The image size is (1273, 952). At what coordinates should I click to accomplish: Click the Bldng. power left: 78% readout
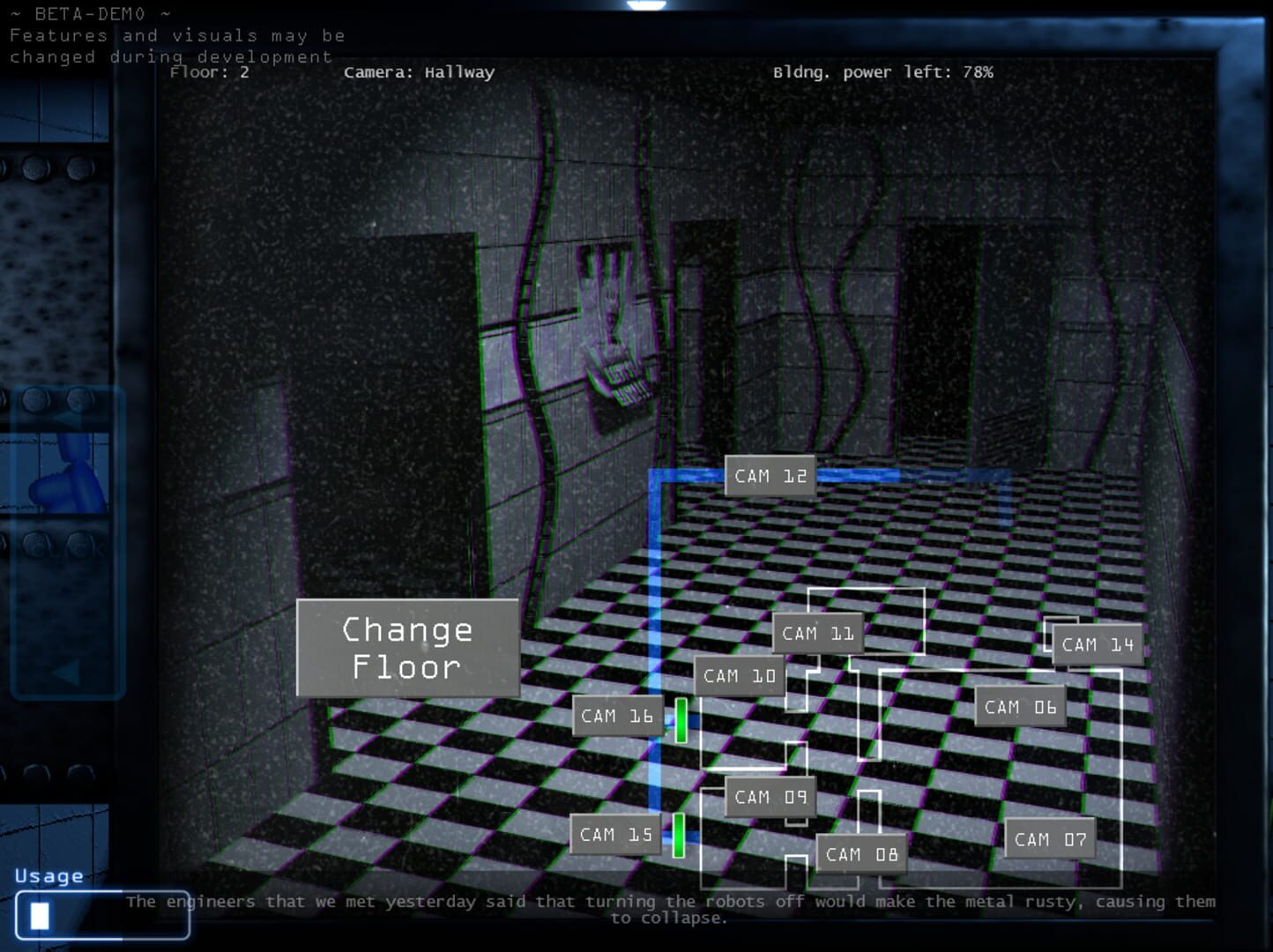pos(882,72)
